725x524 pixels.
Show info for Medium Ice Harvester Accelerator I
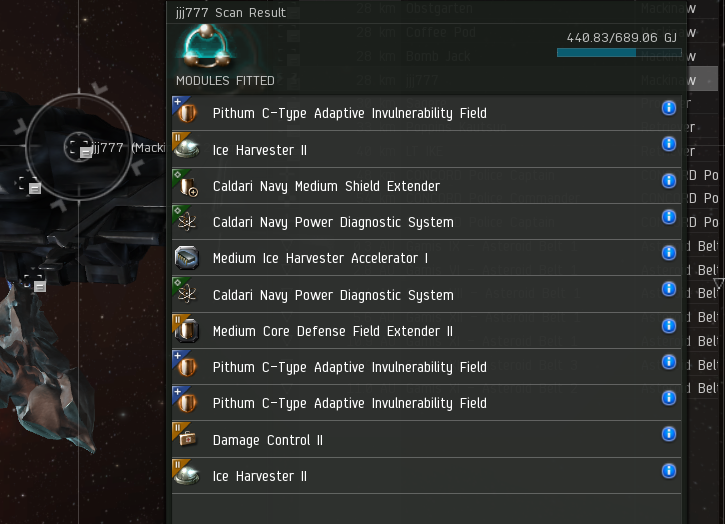(x=669, y=253)
